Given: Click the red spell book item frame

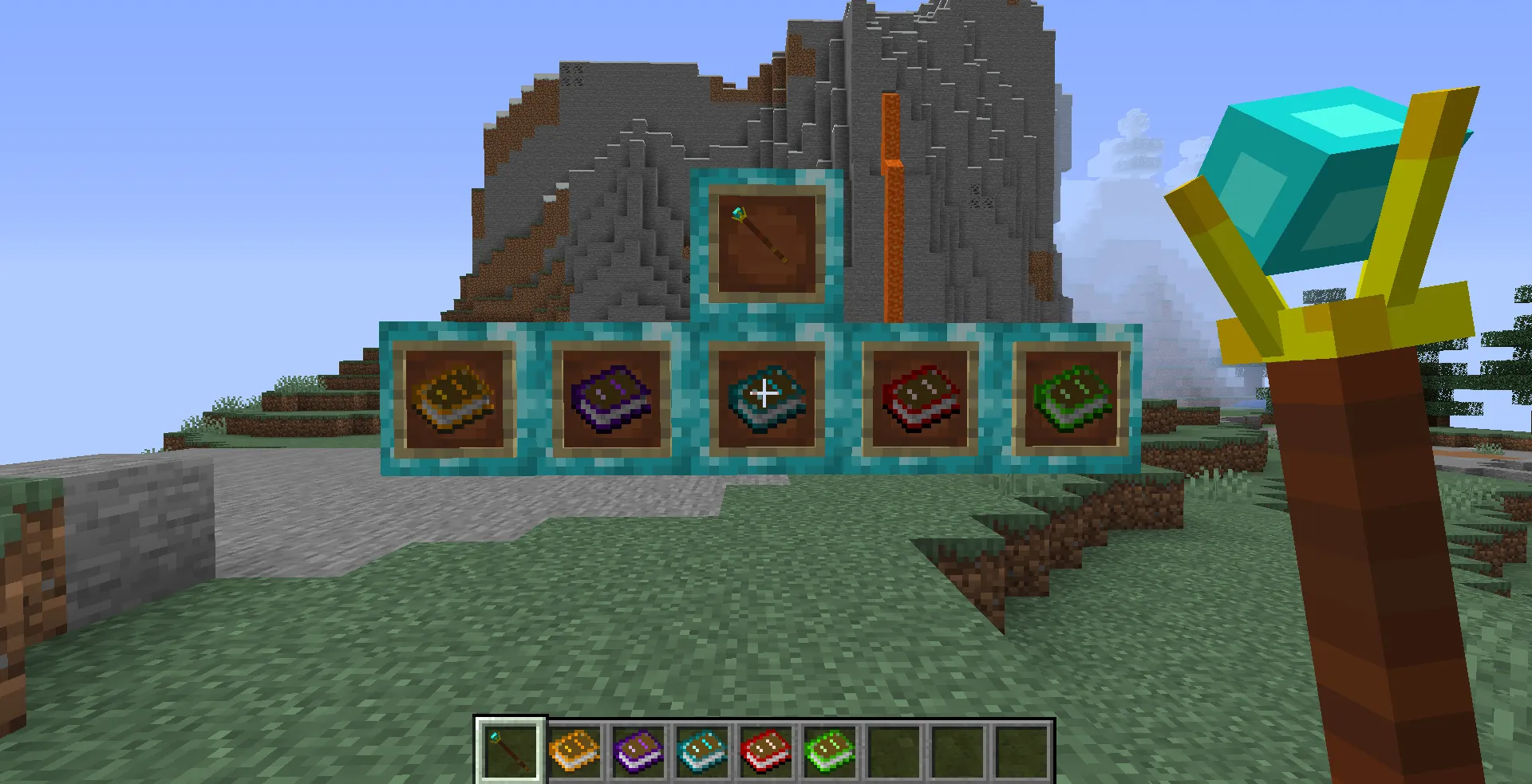Looking at the screenshot, I should pos(919,396).
